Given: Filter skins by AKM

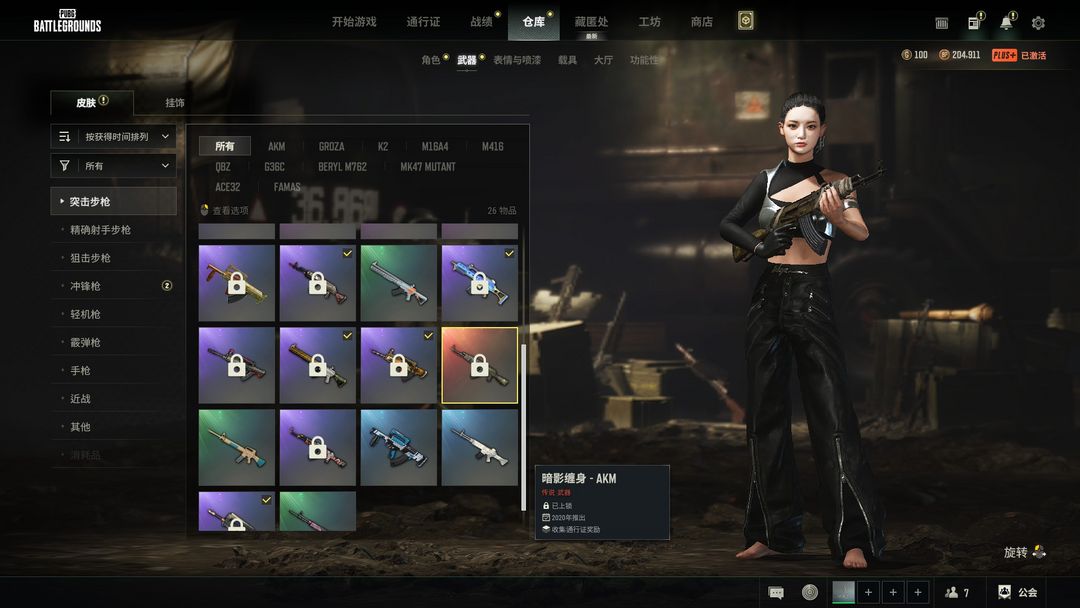Looking at the screenshot, I should [x=276, y=146].
